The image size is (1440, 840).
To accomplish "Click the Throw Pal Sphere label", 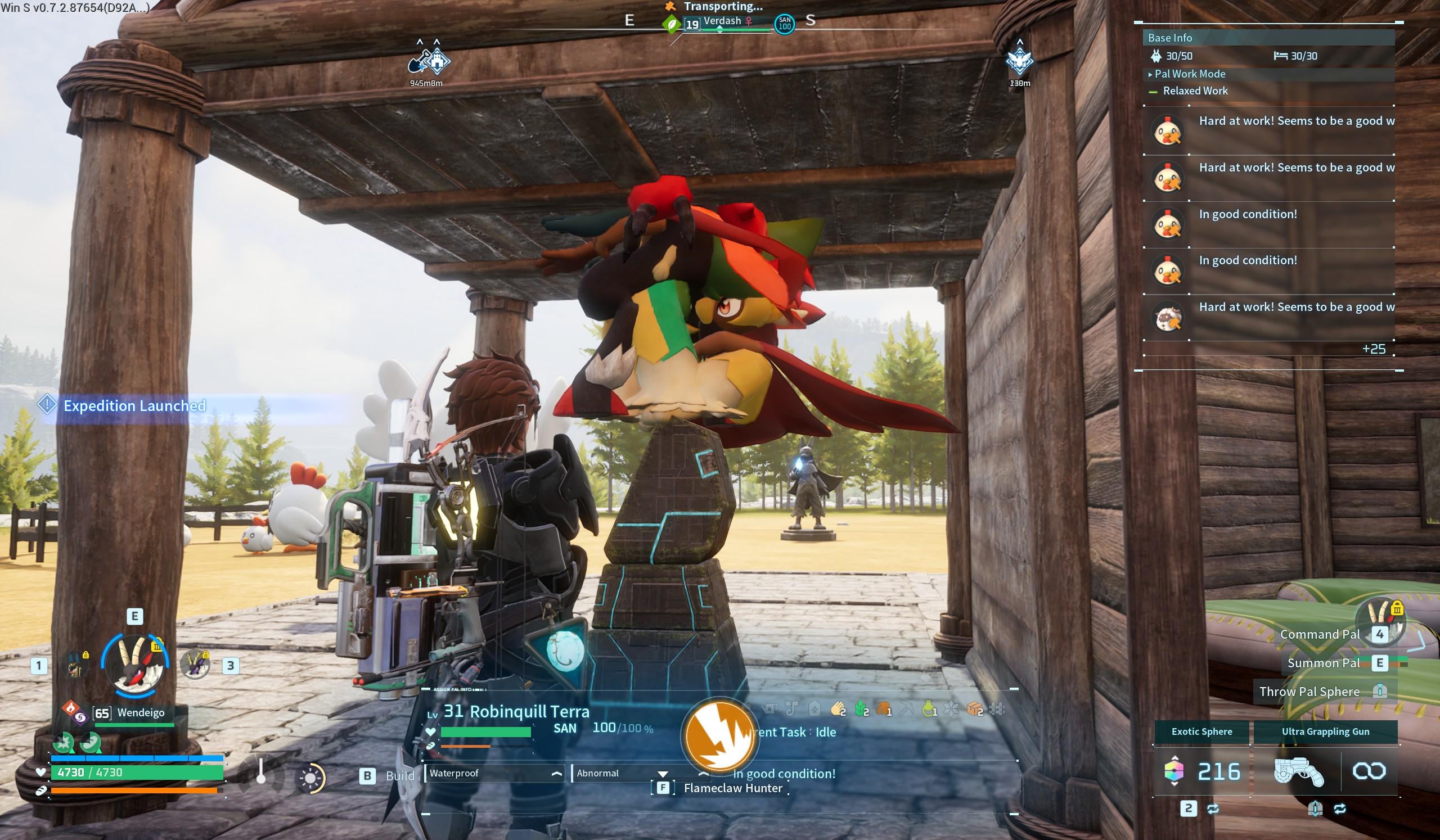I will point(1309,692).
